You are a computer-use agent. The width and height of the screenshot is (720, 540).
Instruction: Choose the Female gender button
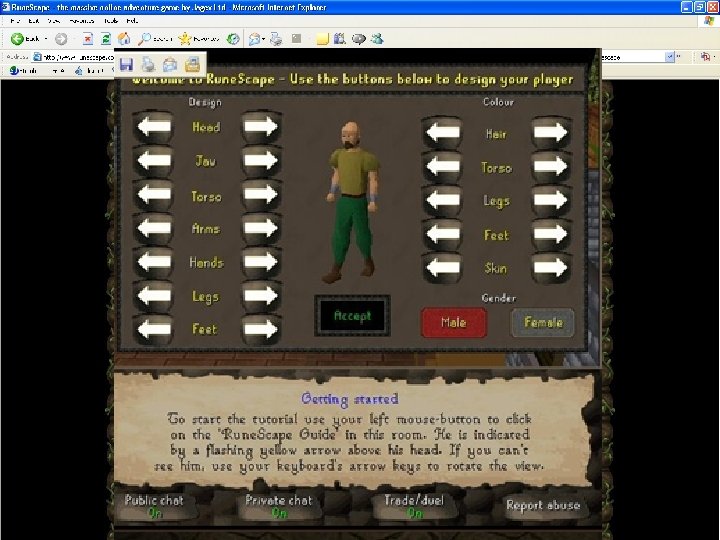543,322
